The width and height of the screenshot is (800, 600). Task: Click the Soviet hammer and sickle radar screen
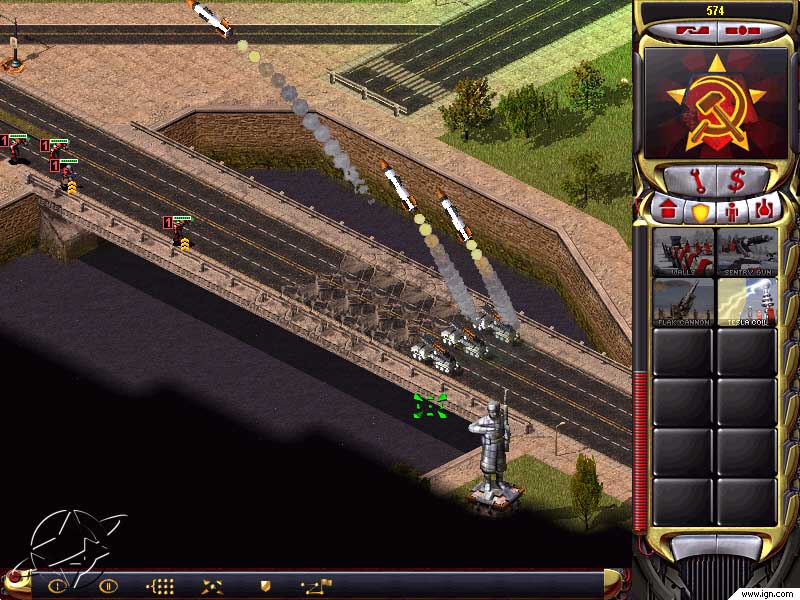tap(715, 103)
